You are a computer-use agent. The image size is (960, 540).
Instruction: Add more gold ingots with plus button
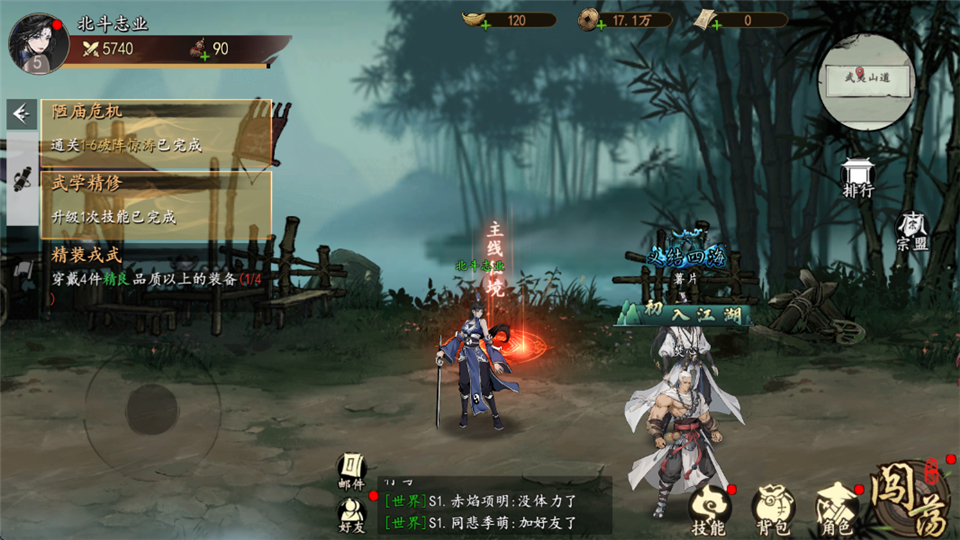point(486,26)
